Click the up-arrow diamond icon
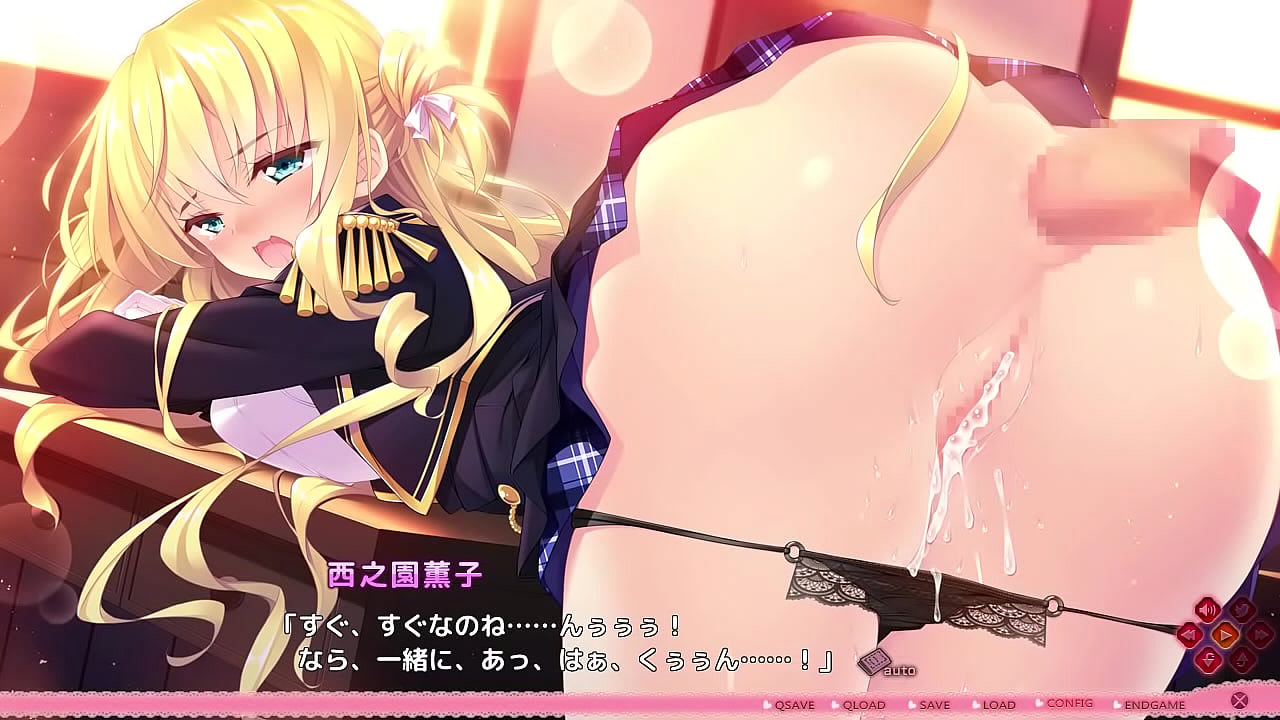The height and width of the screenshot is (720, 1280). click(1242, 659)
